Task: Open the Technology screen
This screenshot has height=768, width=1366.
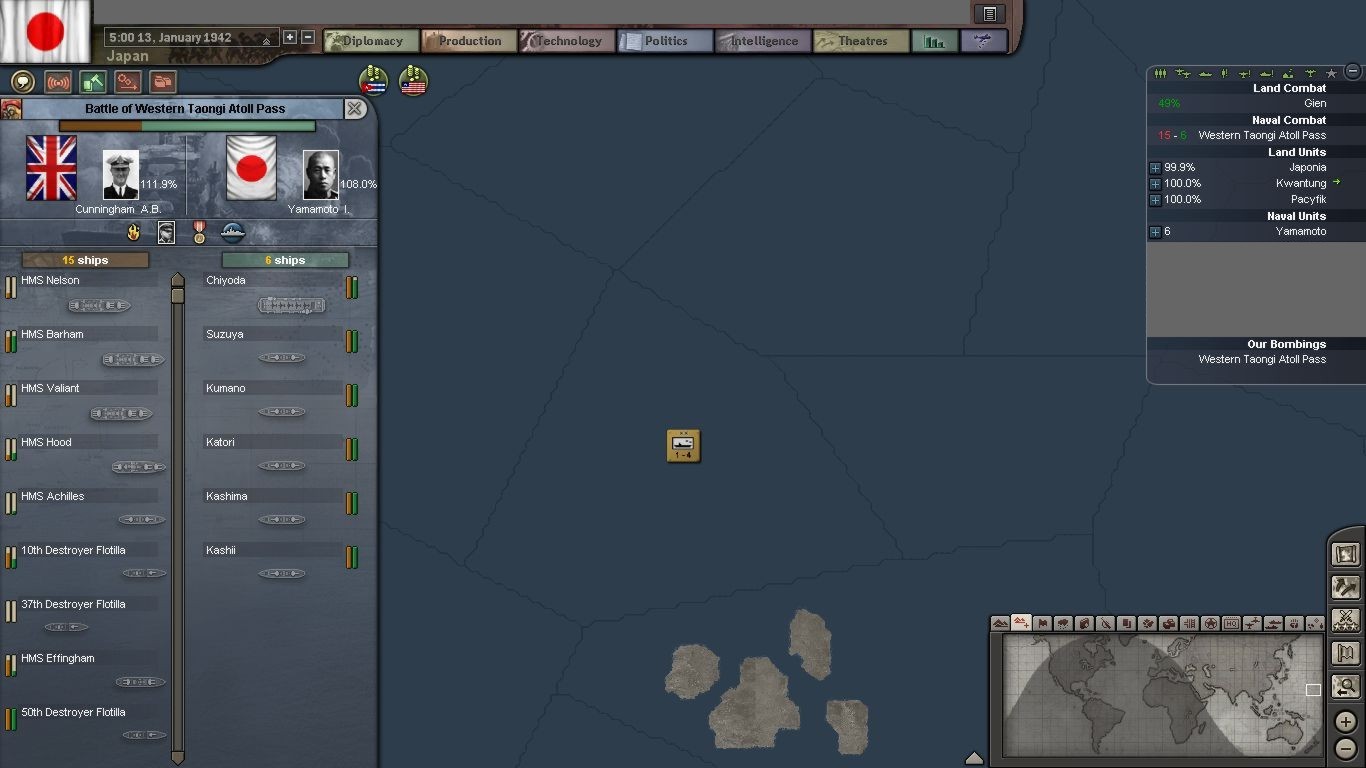Action: (x=566, y=41)
